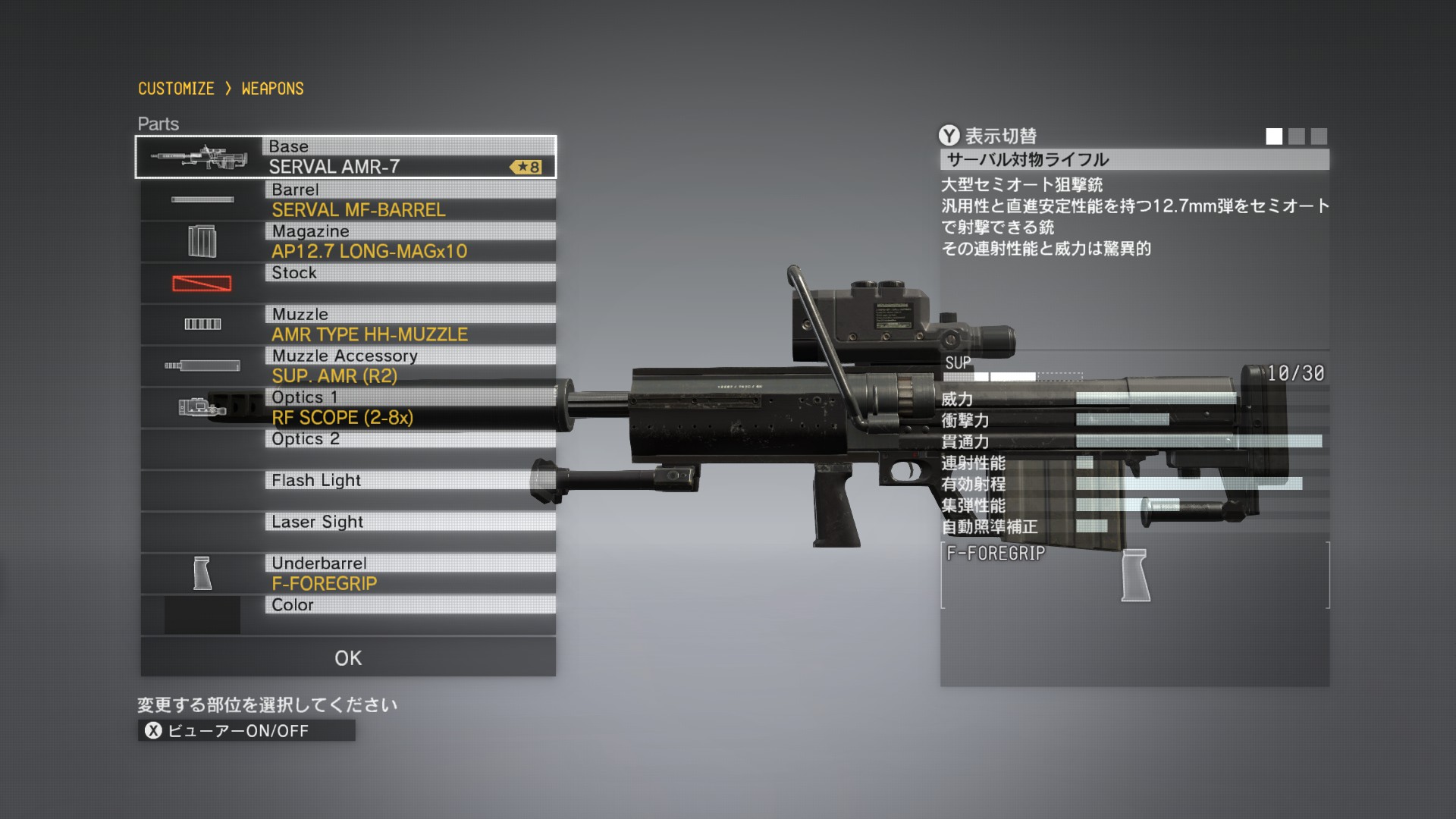This screenshot has height=819, width=1456.
Task: Confirm customization with the OK button
Action: [348, 657]
